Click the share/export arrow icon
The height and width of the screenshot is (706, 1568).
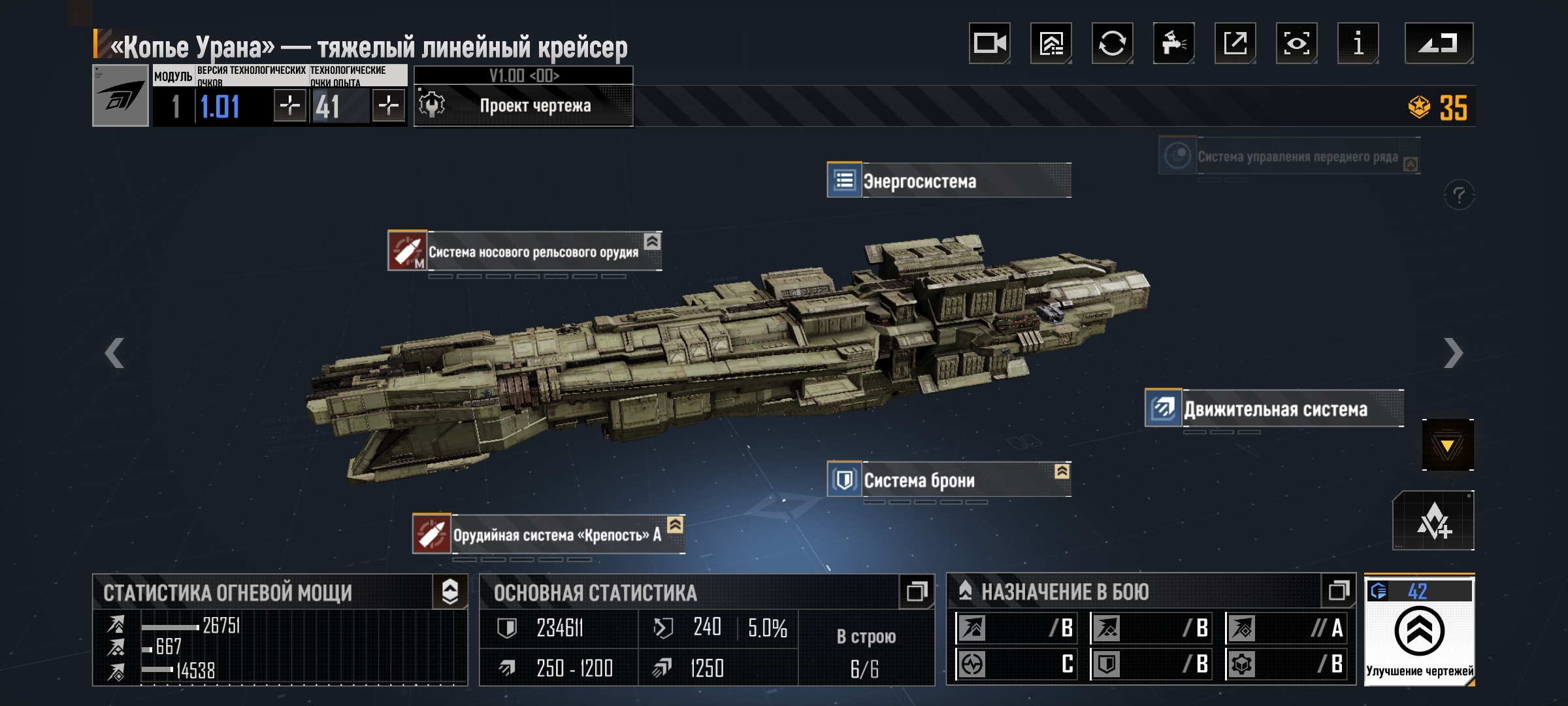point(1235,43)
